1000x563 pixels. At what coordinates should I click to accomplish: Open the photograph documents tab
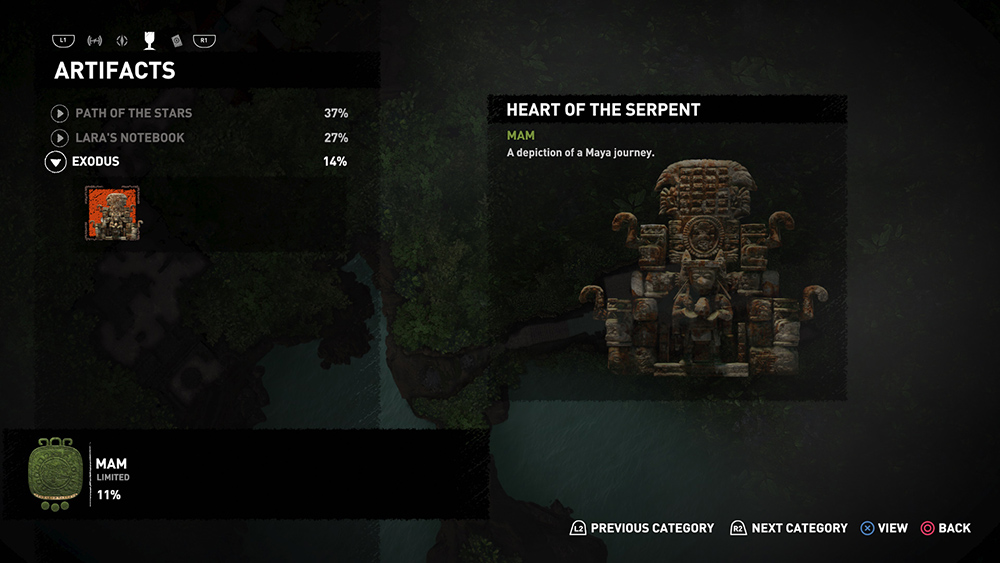pos(176,41)
